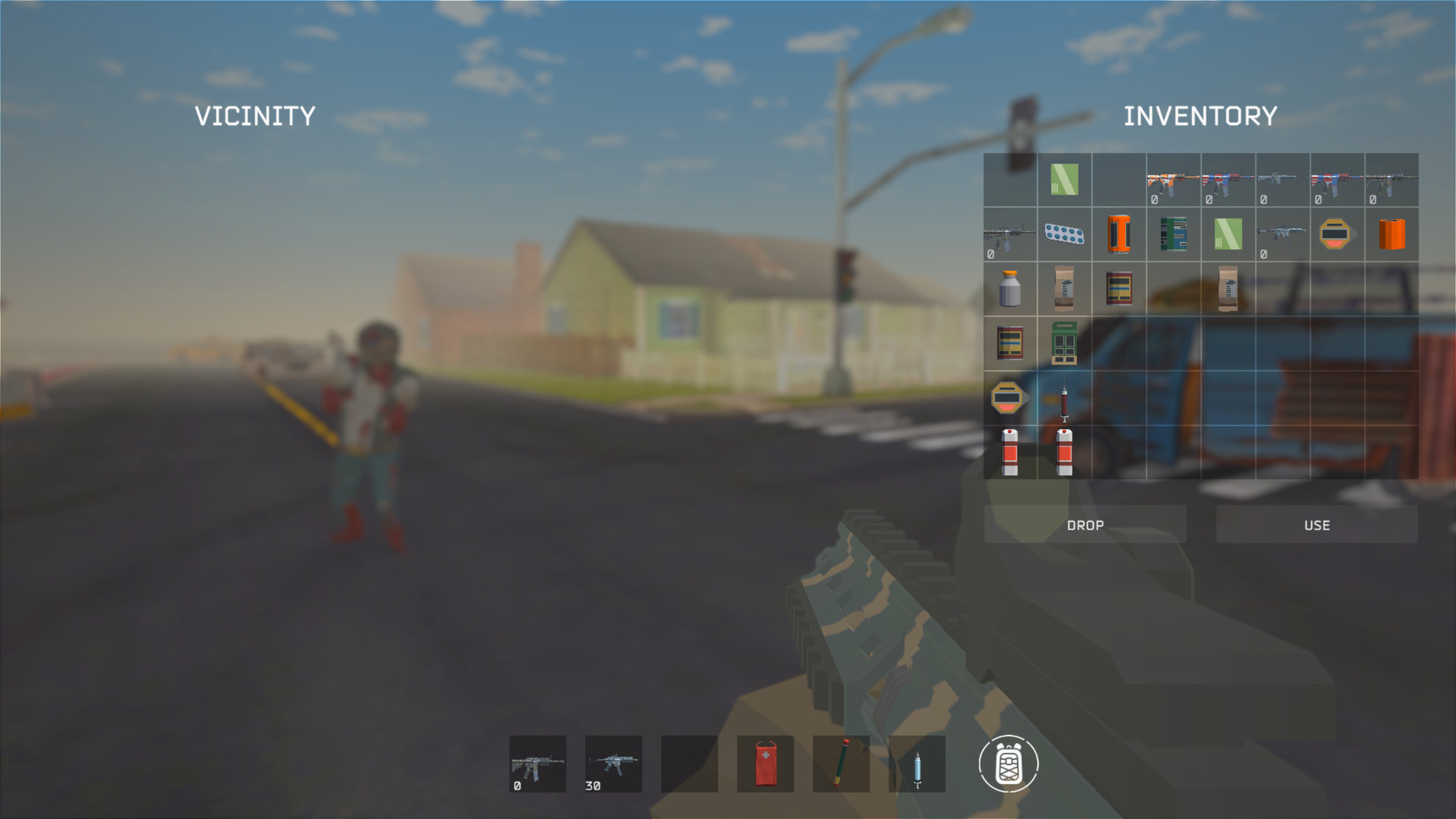Click the canned food item in inventory

point(1119,289)
